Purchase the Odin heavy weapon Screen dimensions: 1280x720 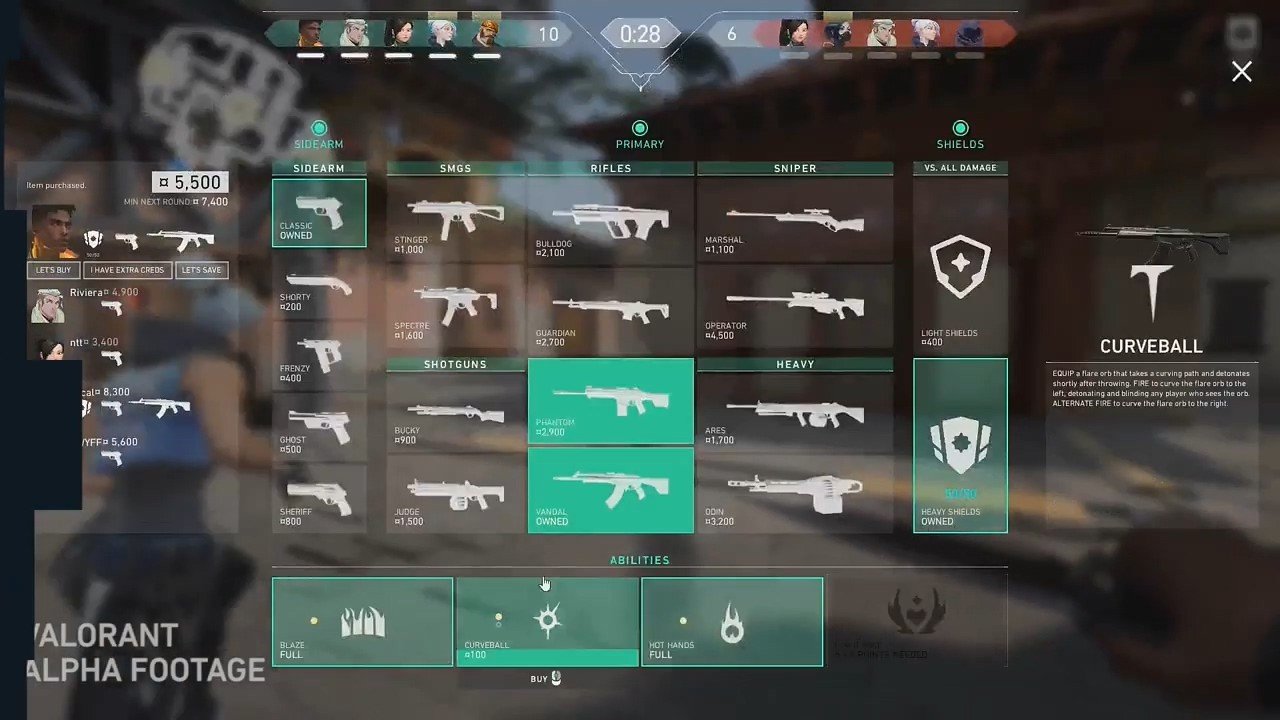tap(795, 490)
